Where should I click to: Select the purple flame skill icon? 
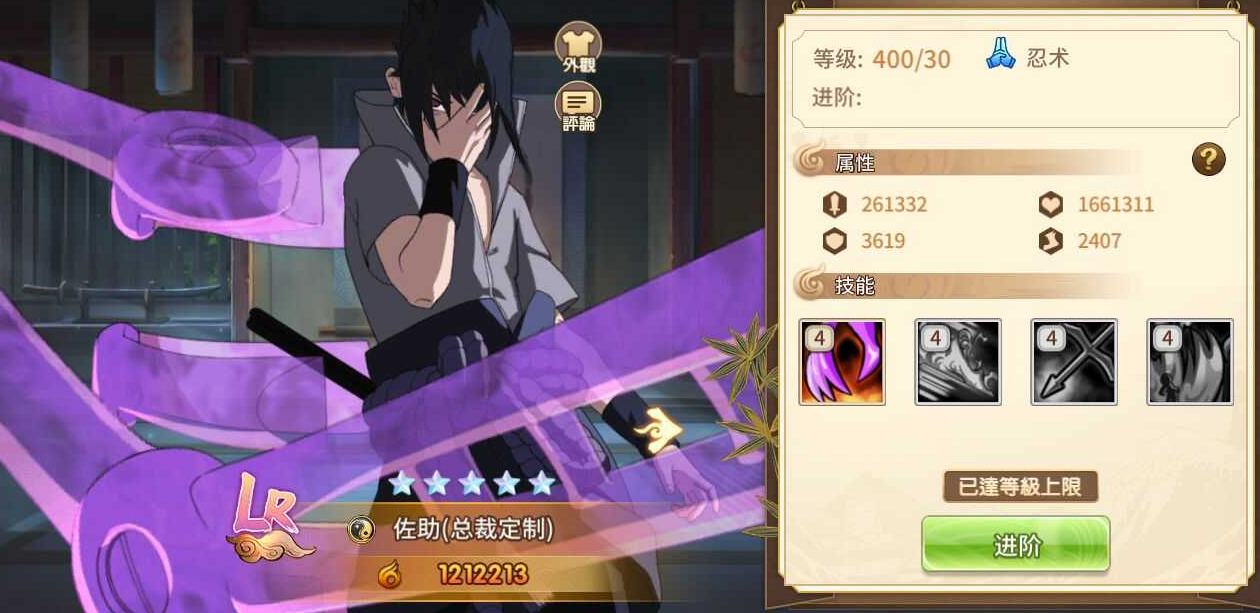pos(842,362)
